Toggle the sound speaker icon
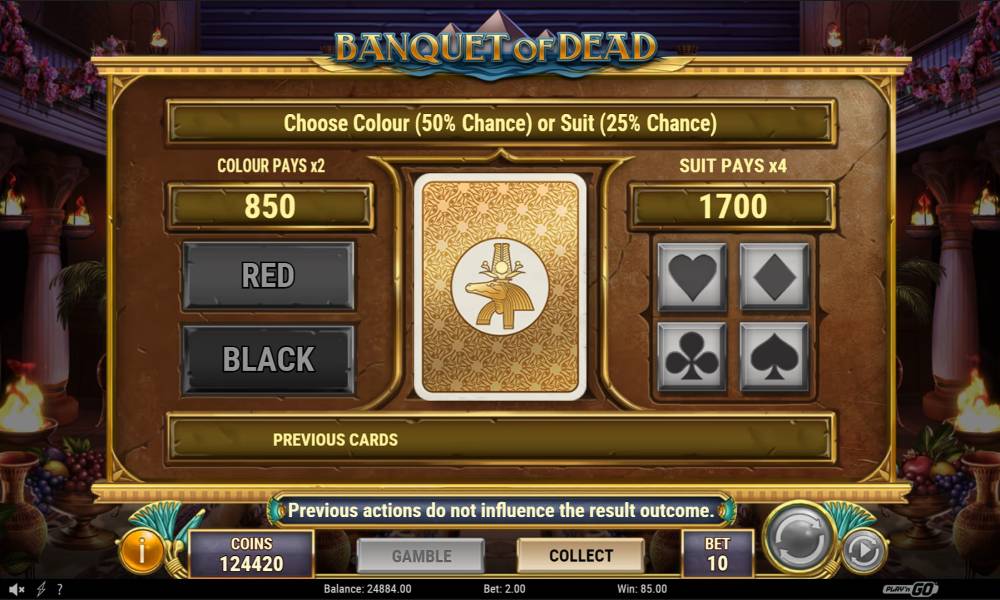 (x=17, y=589)
